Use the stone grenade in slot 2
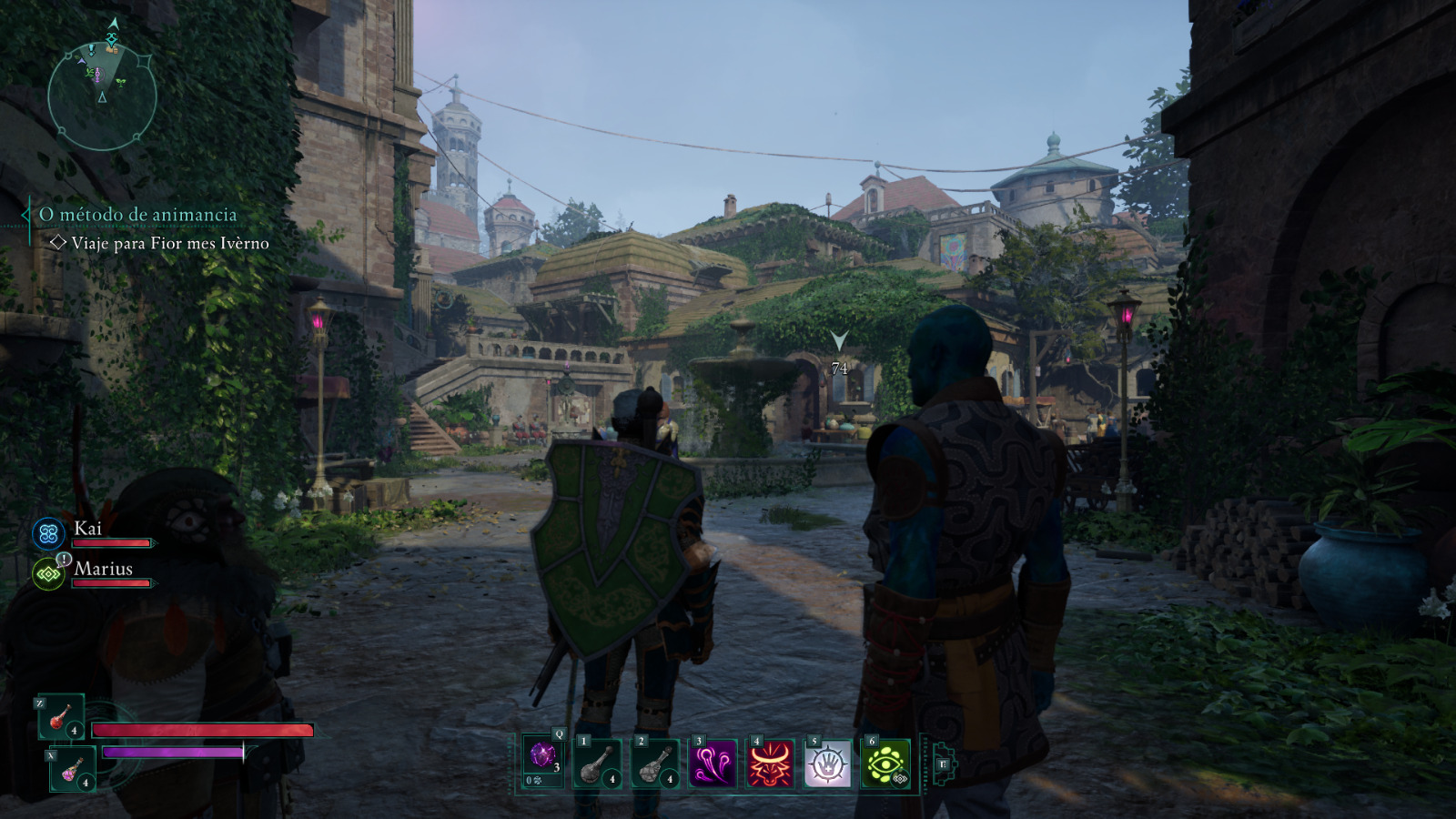 tap(655, 763)
